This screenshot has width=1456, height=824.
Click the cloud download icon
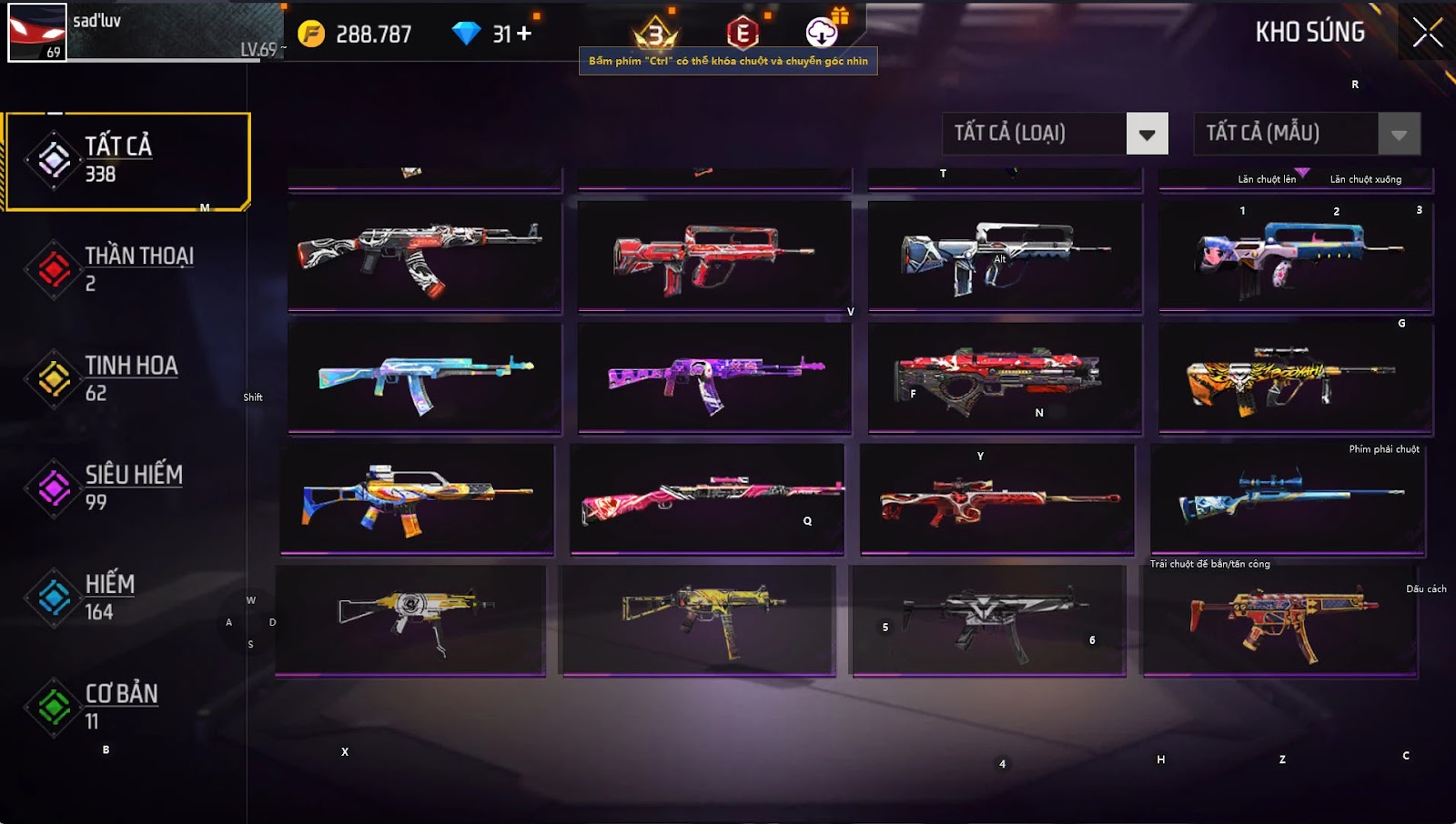[x=822, y=34]
